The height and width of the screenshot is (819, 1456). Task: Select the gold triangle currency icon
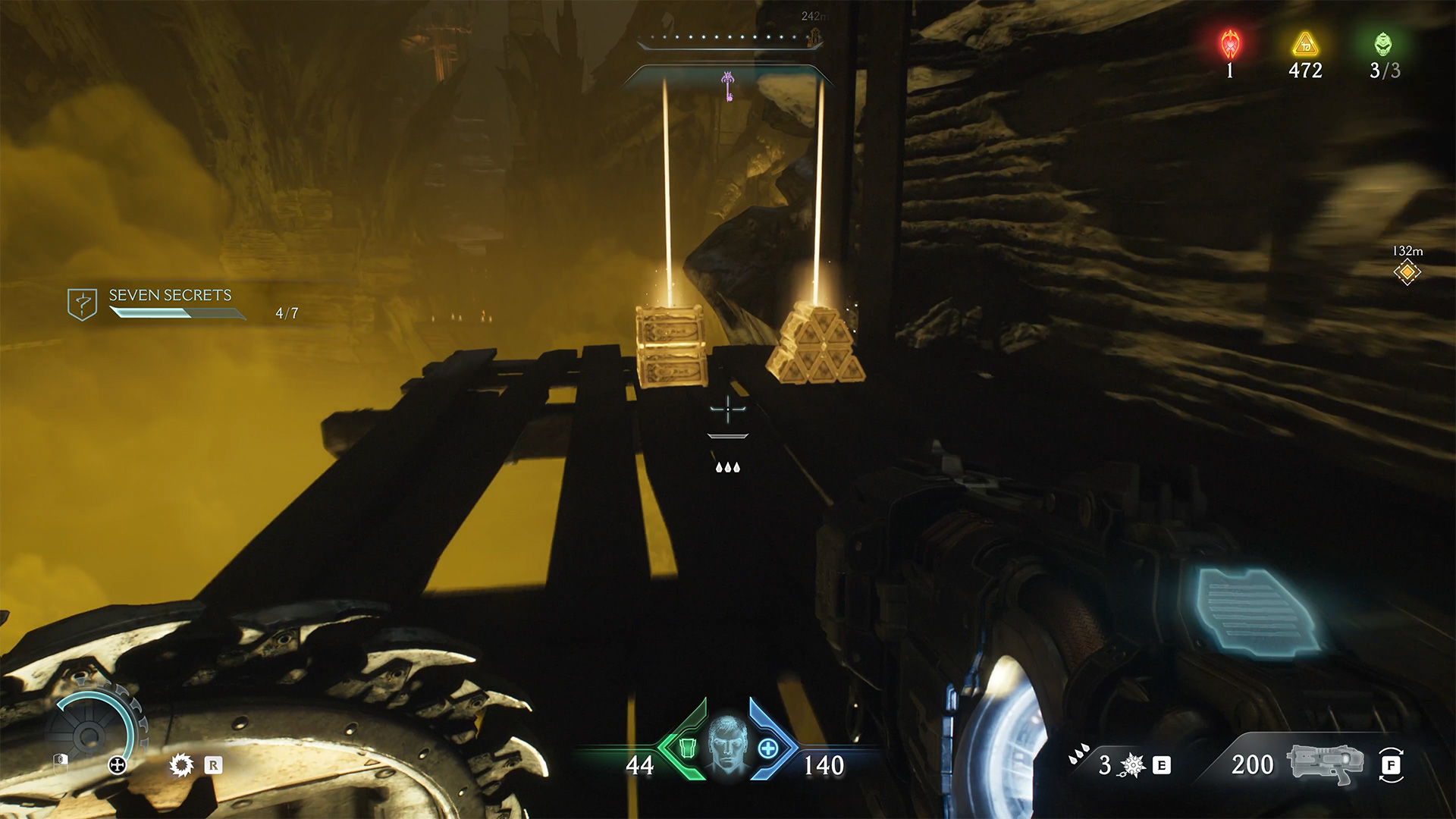click(1305, 45)
